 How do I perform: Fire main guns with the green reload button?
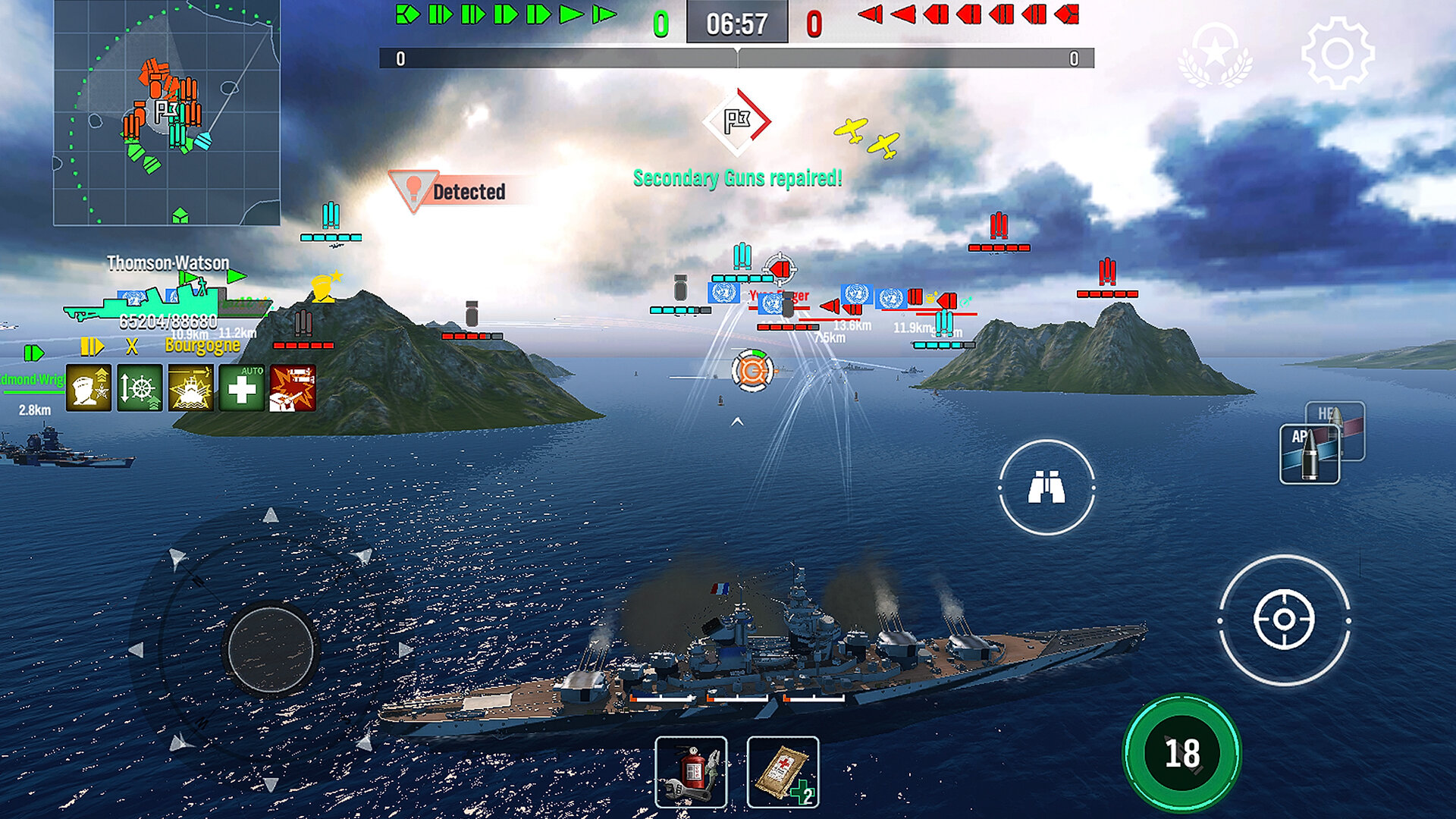click(x=1181, y=753)
